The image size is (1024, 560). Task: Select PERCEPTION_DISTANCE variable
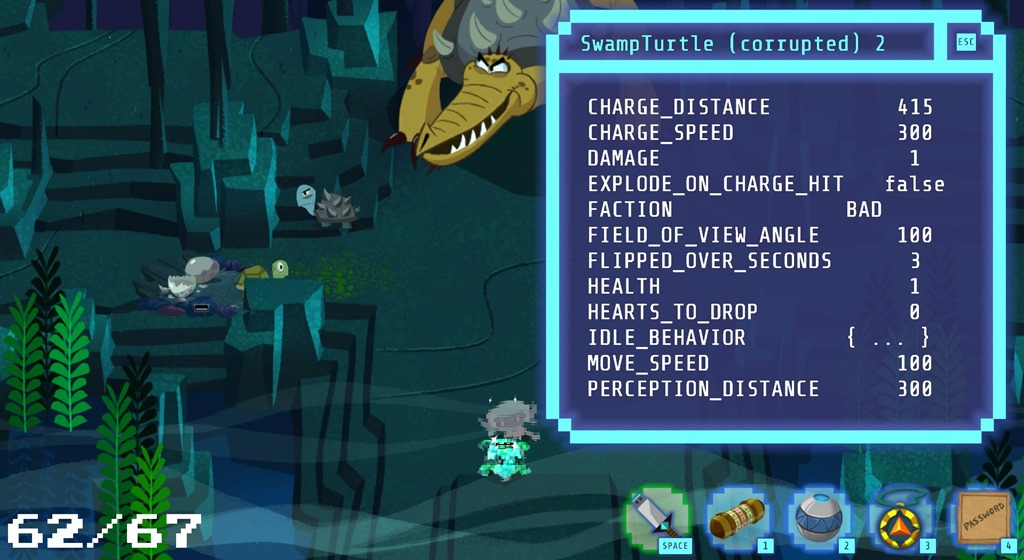tap(703, 389)
